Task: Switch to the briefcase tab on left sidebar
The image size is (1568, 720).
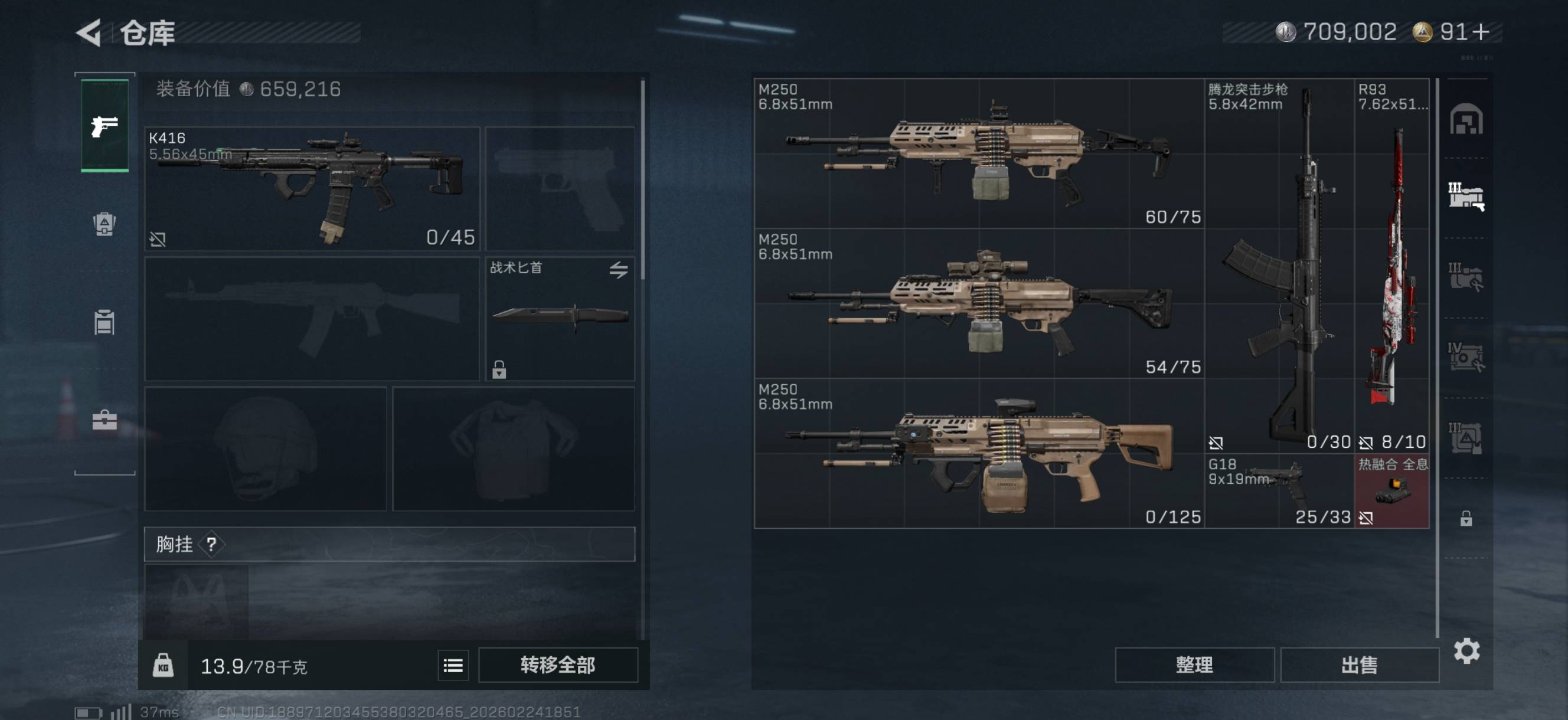Action: pyautogui.click(x=104, y=420)
